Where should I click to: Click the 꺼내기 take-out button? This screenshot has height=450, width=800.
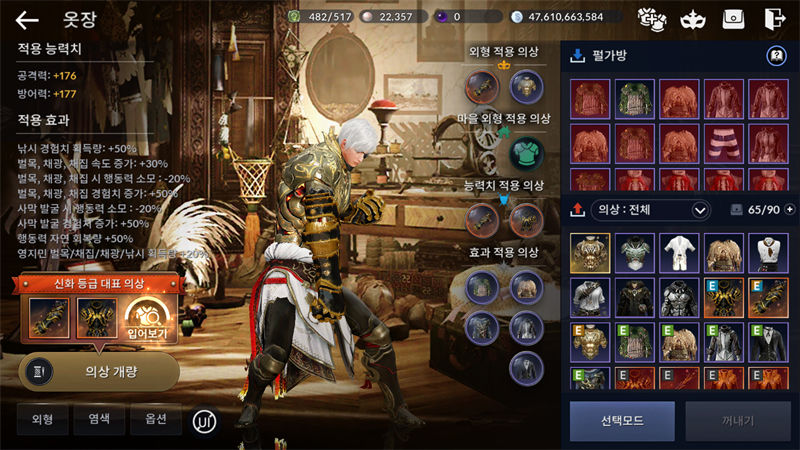[738, 421]
